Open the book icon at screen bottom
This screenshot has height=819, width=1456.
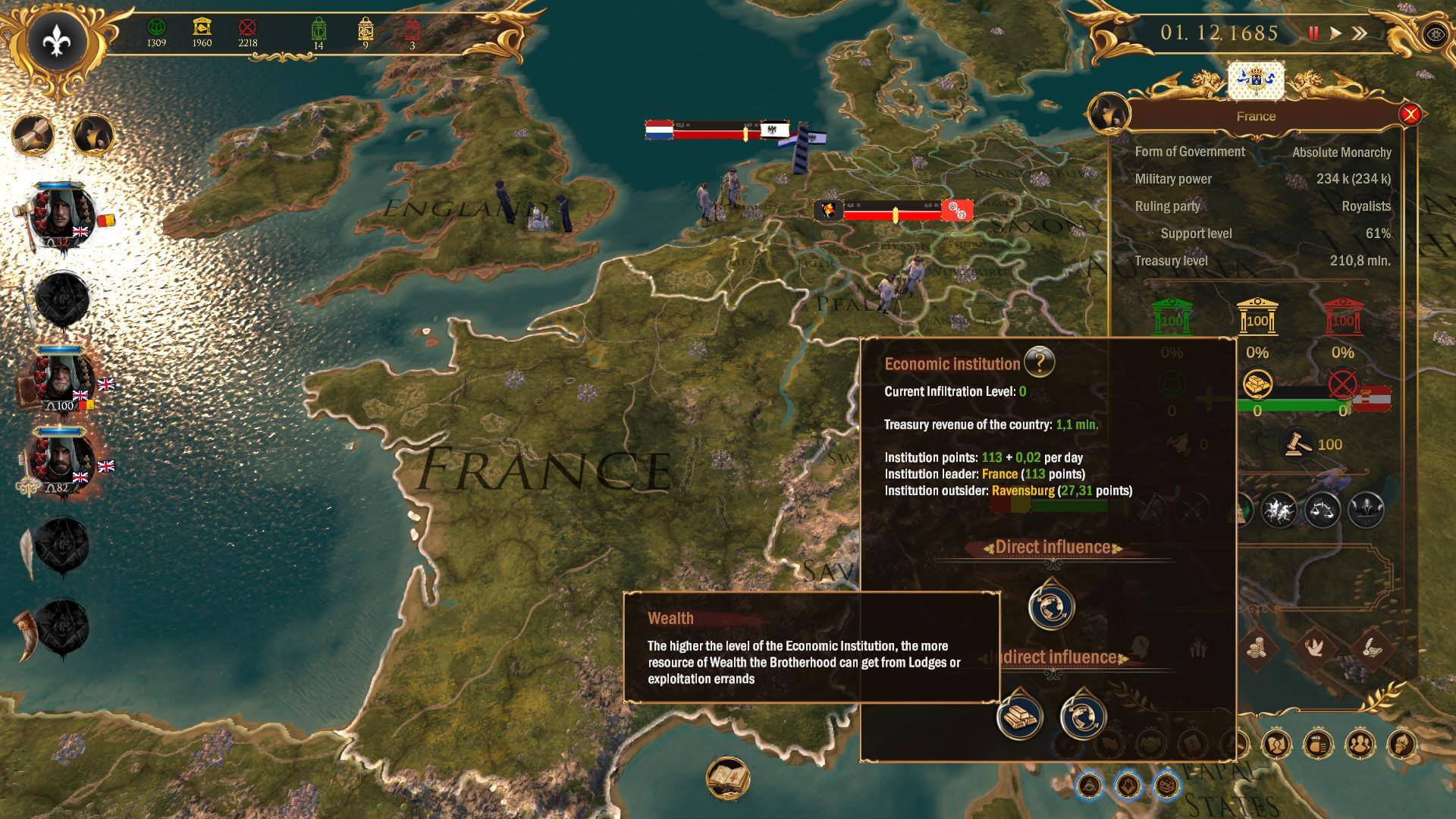click(728, 779)
